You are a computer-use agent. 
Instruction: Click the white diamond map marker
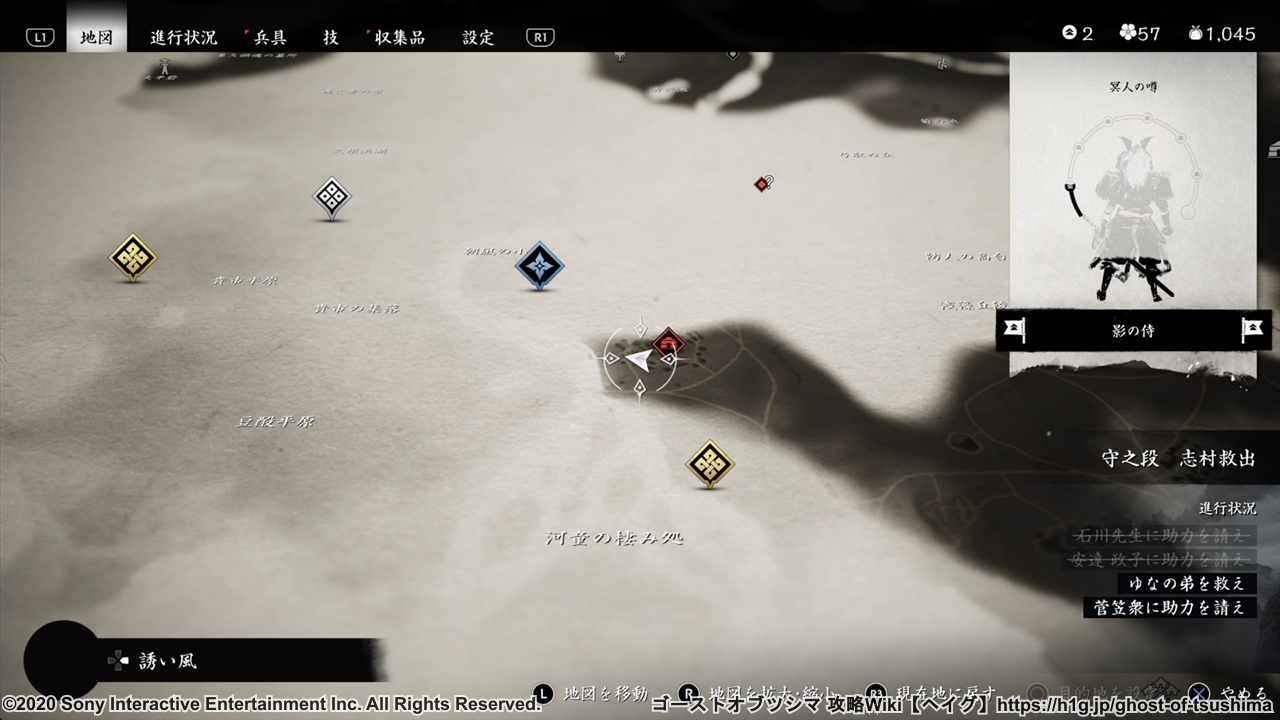331,197
